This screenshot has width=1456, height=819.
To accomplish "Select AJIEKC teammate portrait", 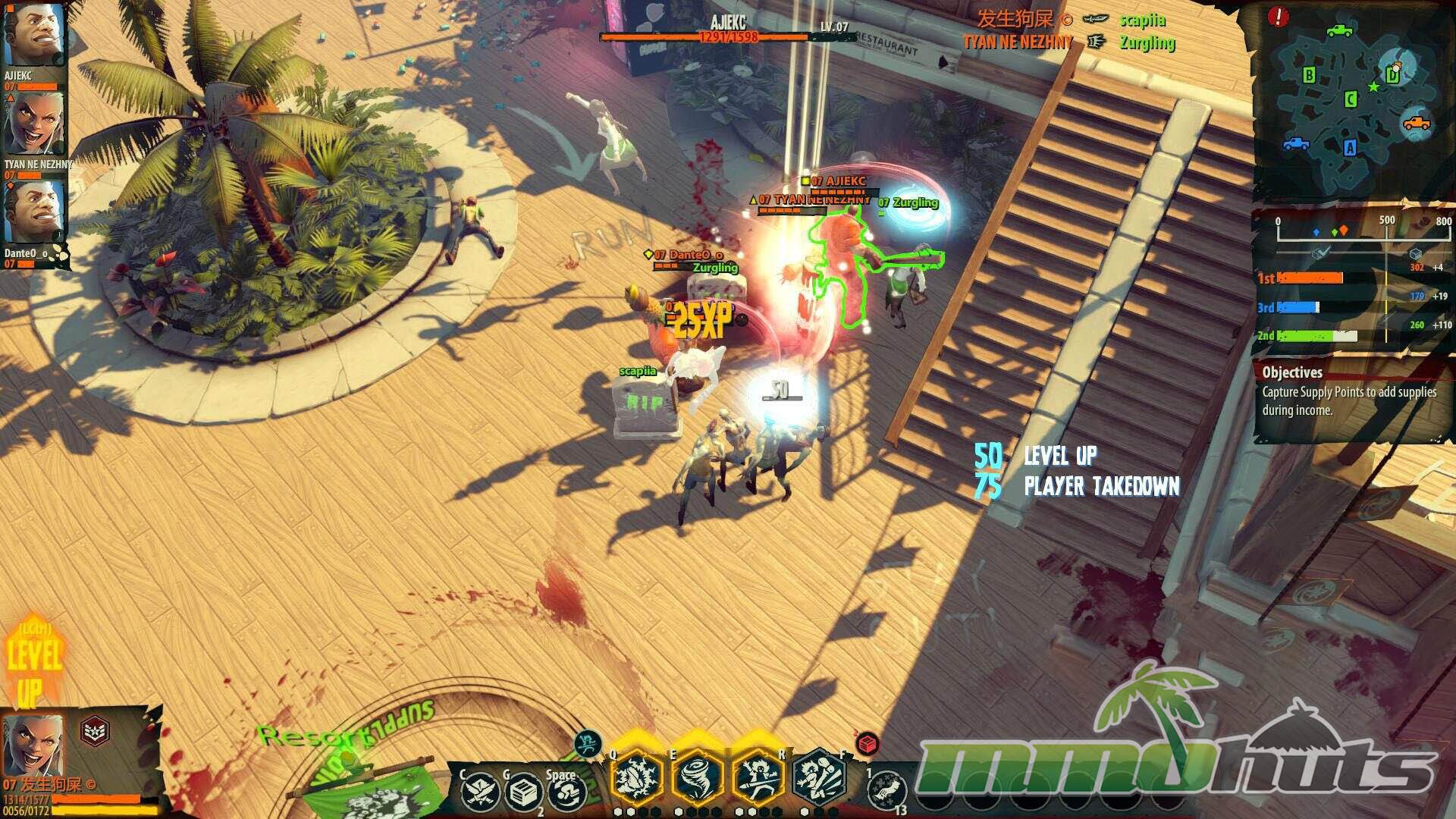I will coord(32,34).
